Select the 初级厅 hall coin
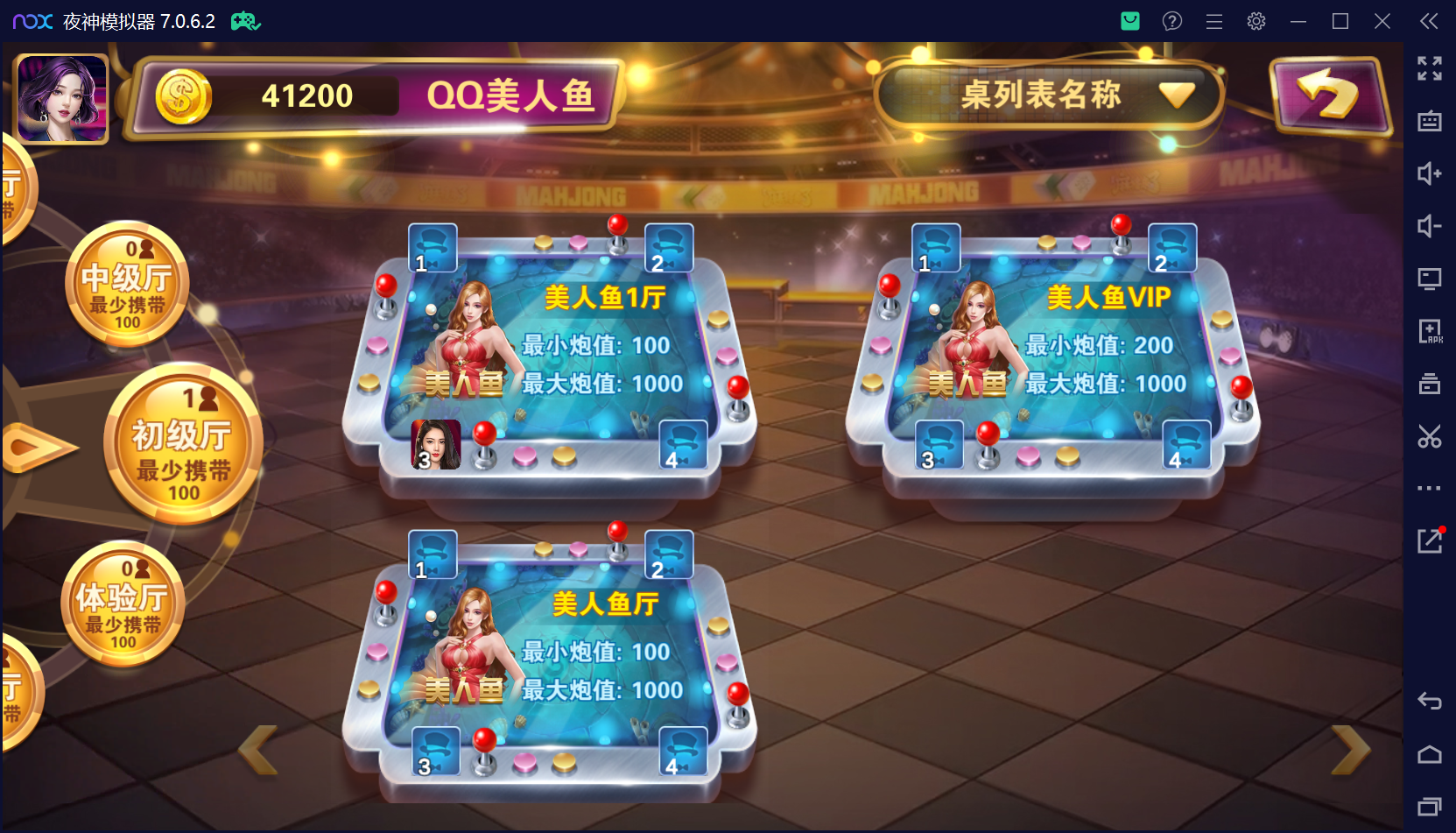This screenshot has width=1456, height=833. (182, 444)
